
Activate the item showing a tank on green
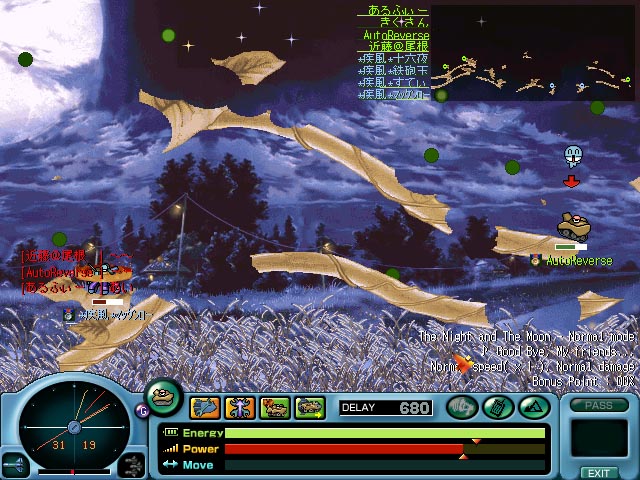tap(274, 407)
